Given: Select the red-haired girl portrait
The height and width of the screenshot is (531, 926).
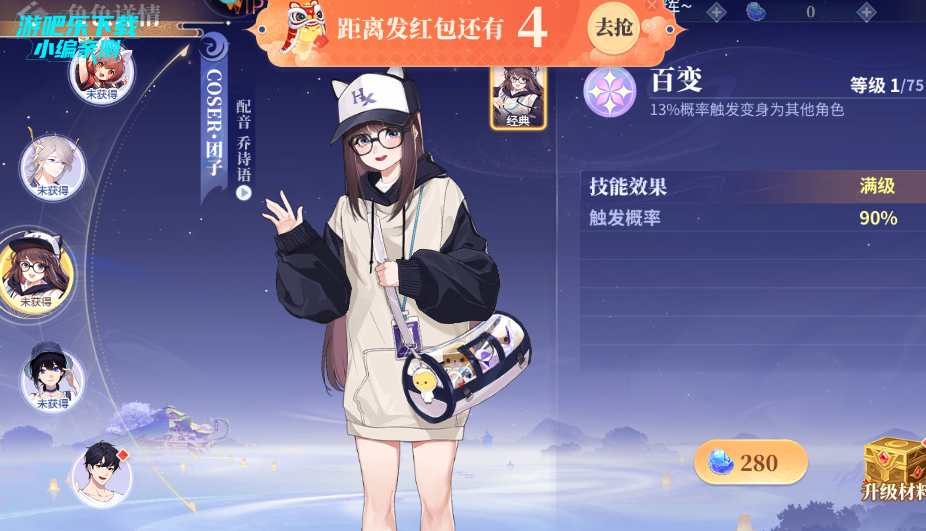Looking at the screenshot, I should click(x=101, y=71).
